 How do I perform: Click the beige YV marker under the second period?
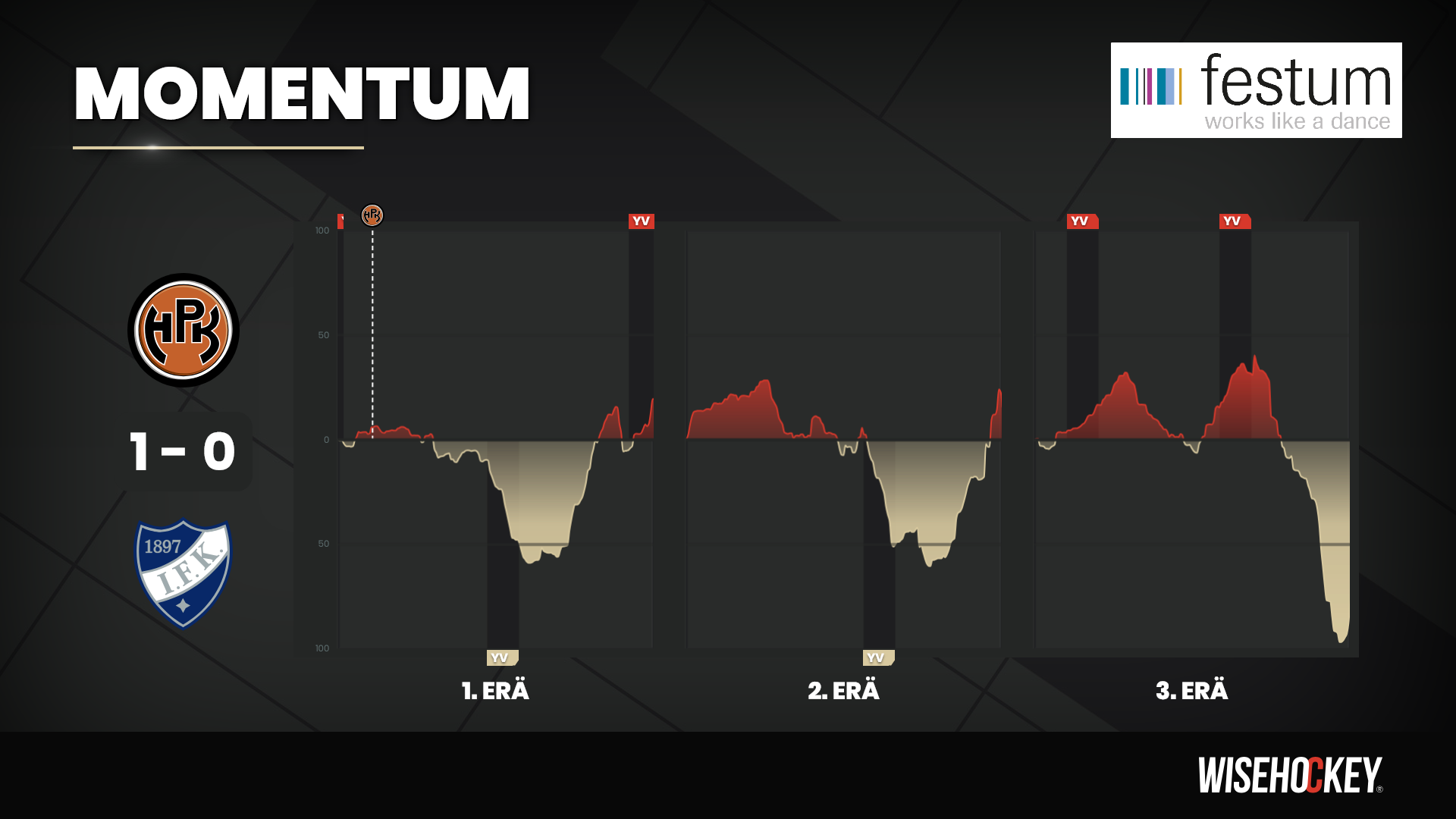(x=877, y=657)
